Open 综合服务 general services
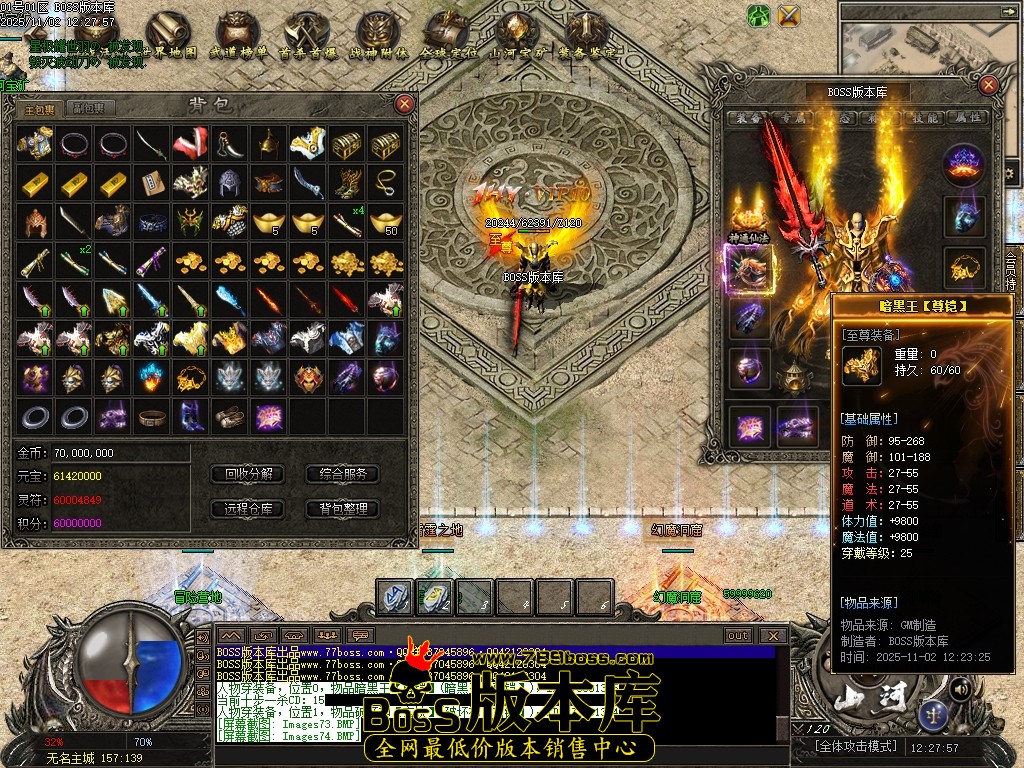This screenshot has height=768, width=1024. (342, 474)
